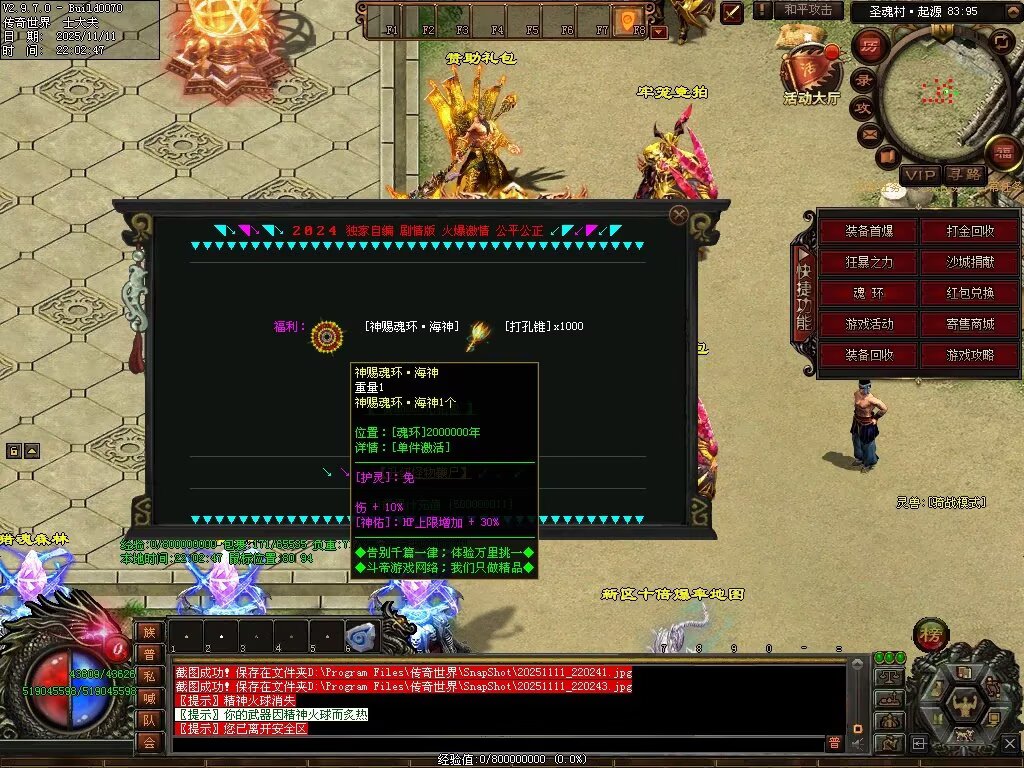Open the 装备回收 equipment recycling

click(x=868, y=355)
